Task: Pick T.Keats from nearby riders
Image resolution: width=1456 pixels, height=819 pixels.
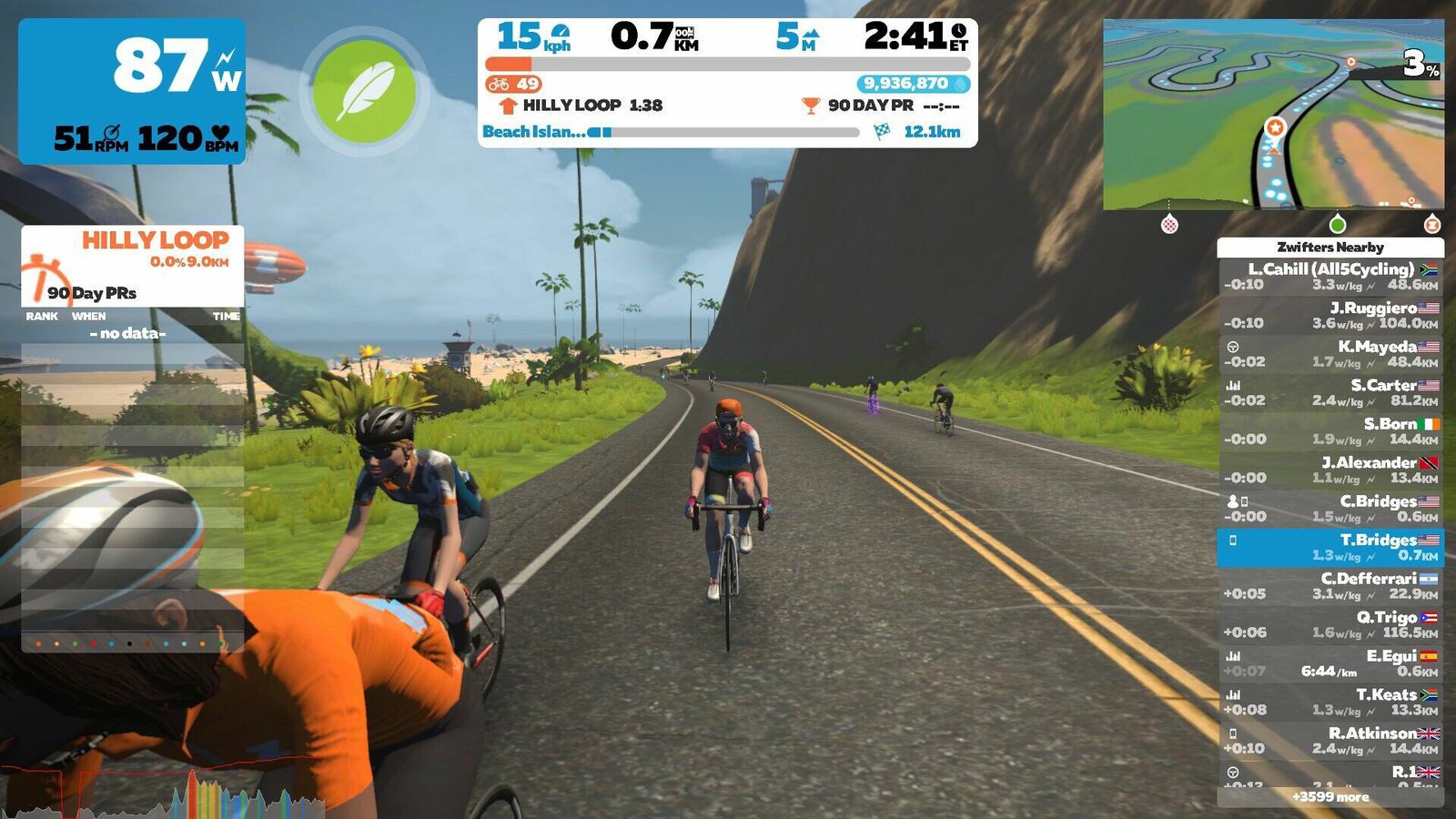Action: tap(1330, 702)
